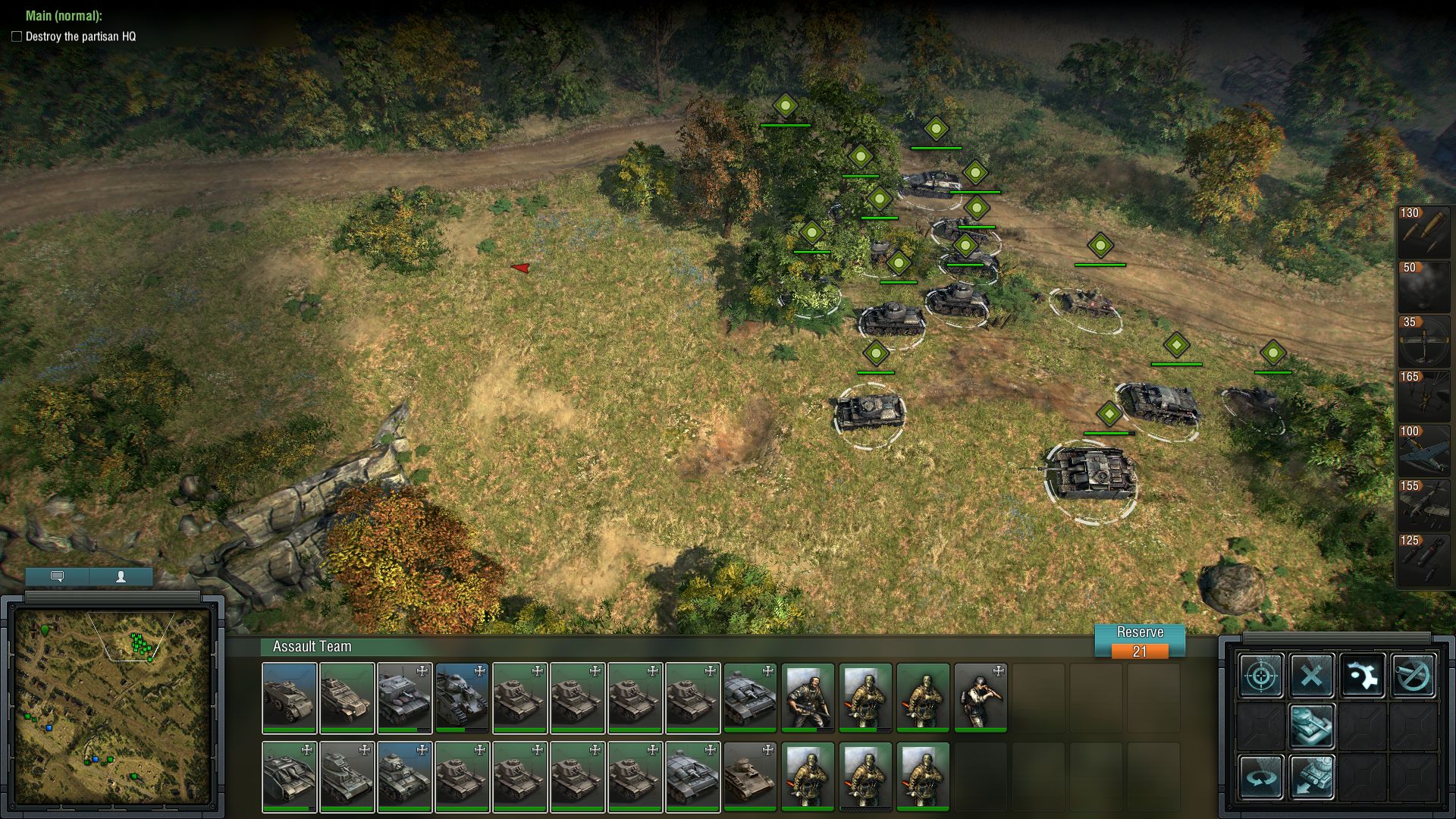Use the 50-point smoke screen ability
Viewport: 1456px width, 819px height.
coord(1423,286)
